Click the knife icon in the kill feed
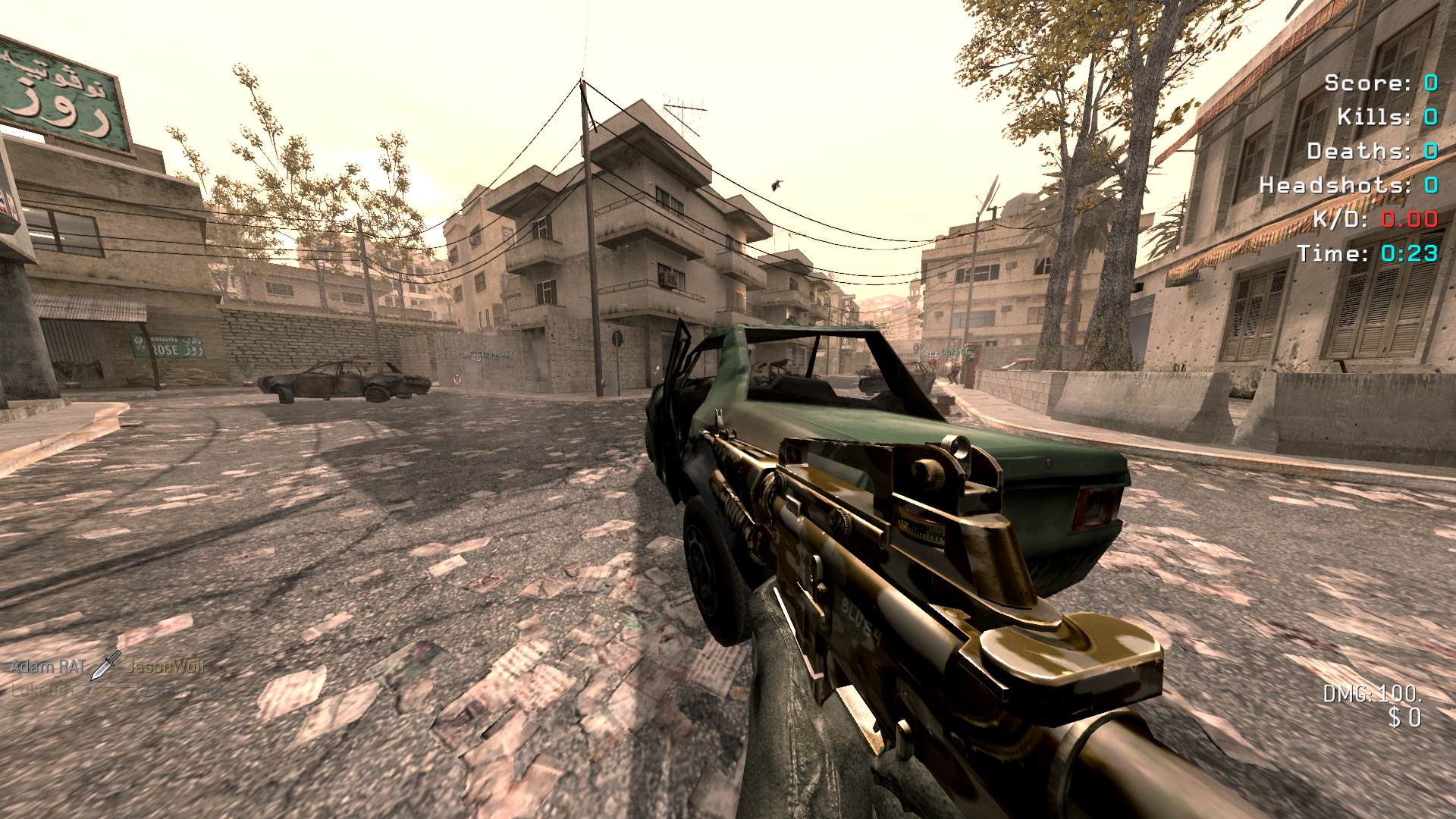The height and width of the screenshot is (819, 1456). click(105, 665)
